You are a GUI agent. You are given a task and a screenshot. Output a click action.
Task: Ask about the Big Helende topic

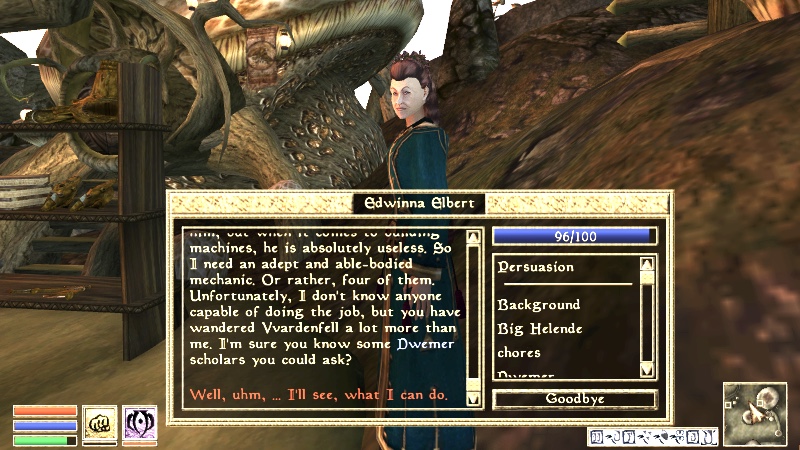540,328
